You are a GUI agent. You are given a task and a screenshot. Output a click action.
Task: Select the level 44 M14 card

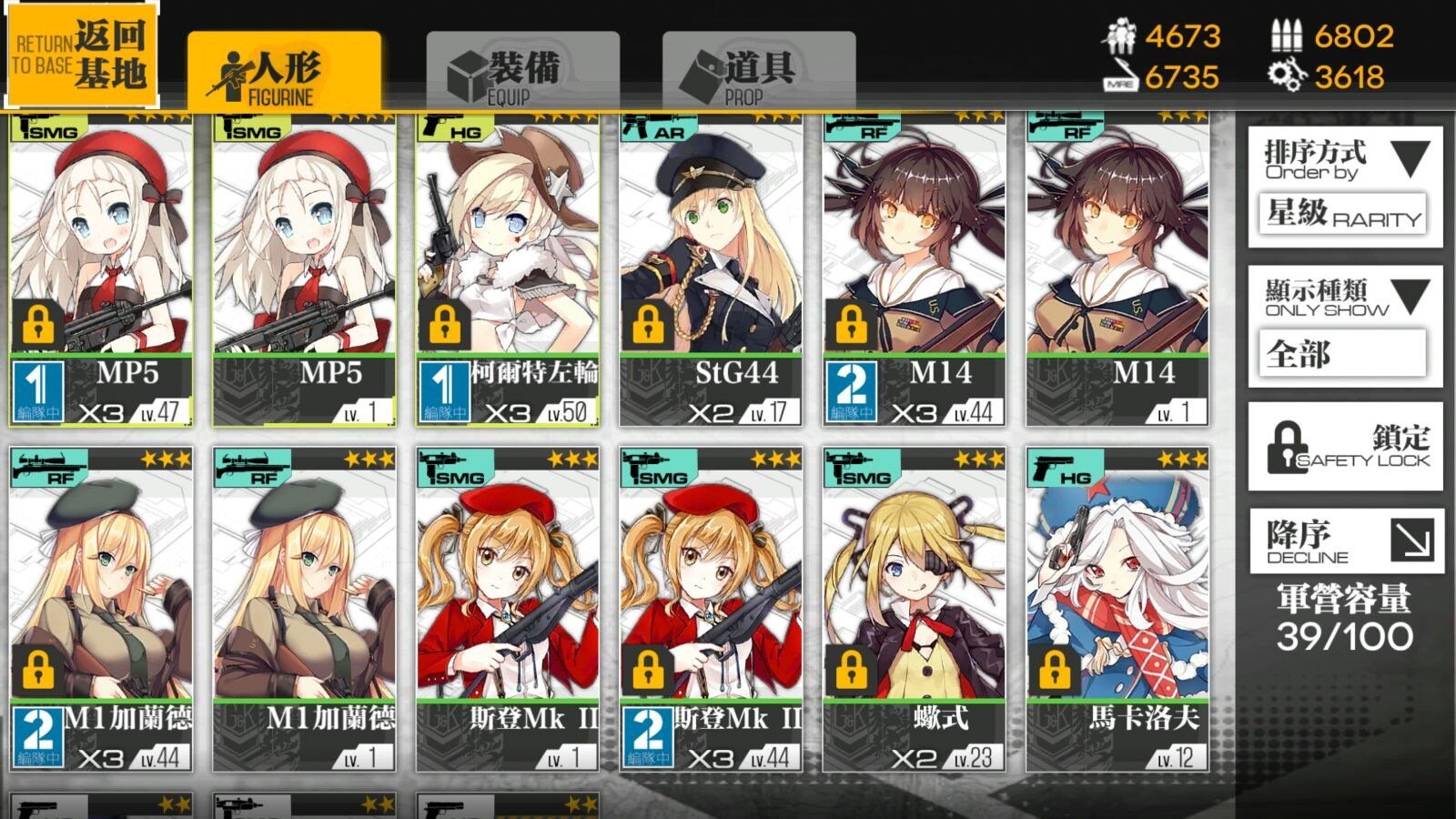[x=915, y=268]
